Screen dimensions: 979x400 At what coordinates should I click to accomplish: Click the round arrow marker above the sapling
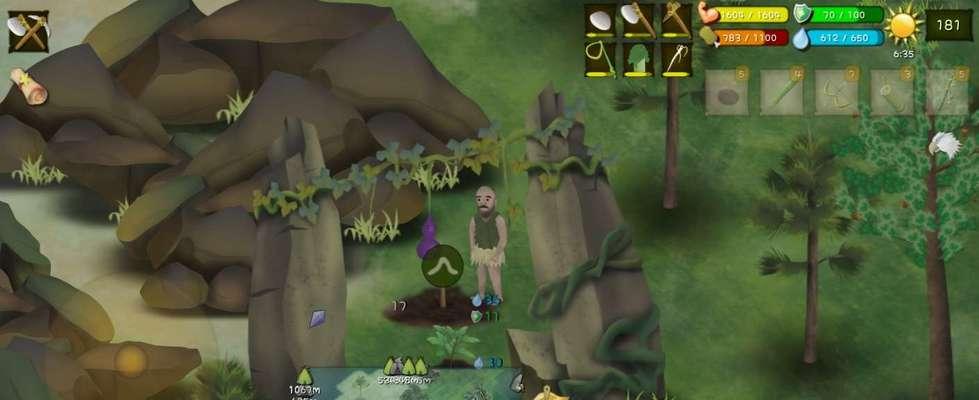pos(441,268)
